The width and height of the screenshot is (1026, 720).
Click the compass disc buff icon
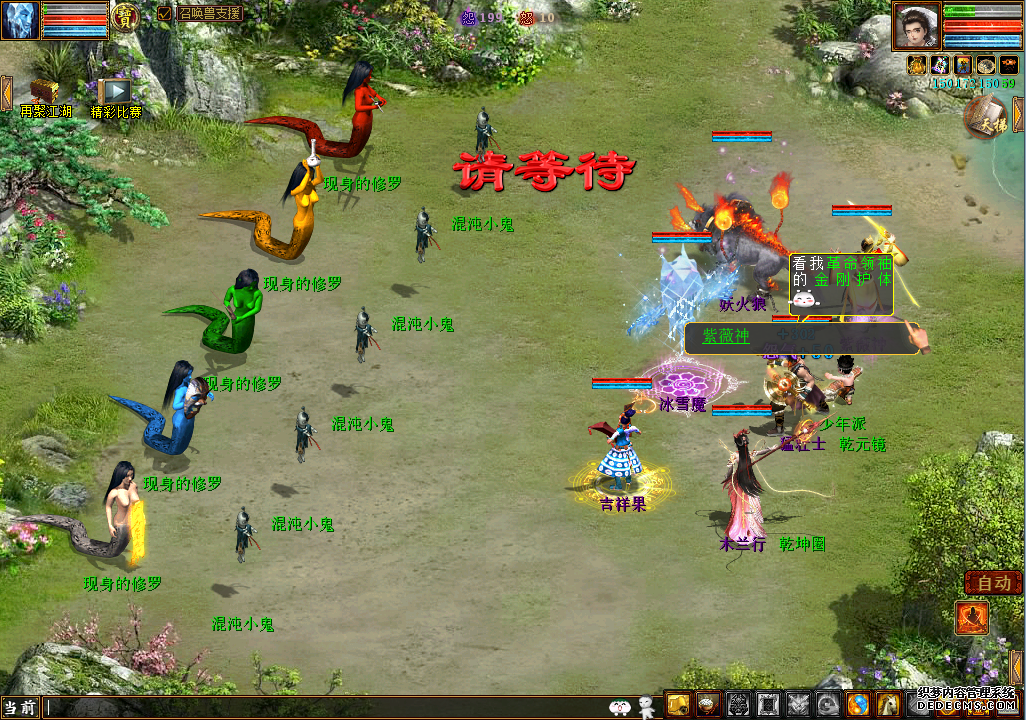(x=985, y=65)
